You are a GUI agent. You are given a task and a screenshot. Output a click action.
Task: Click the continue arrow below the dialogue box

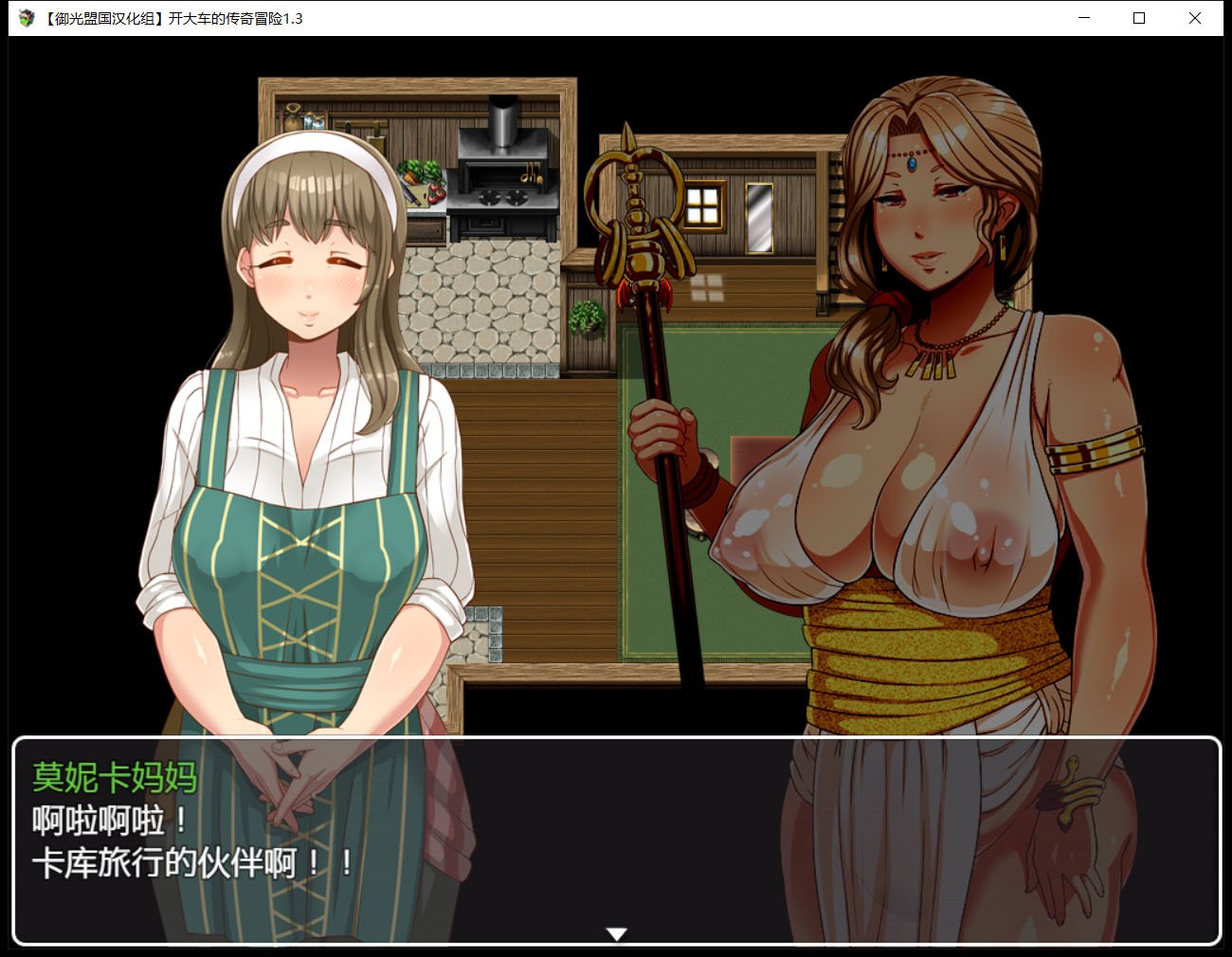pos(616,933)
